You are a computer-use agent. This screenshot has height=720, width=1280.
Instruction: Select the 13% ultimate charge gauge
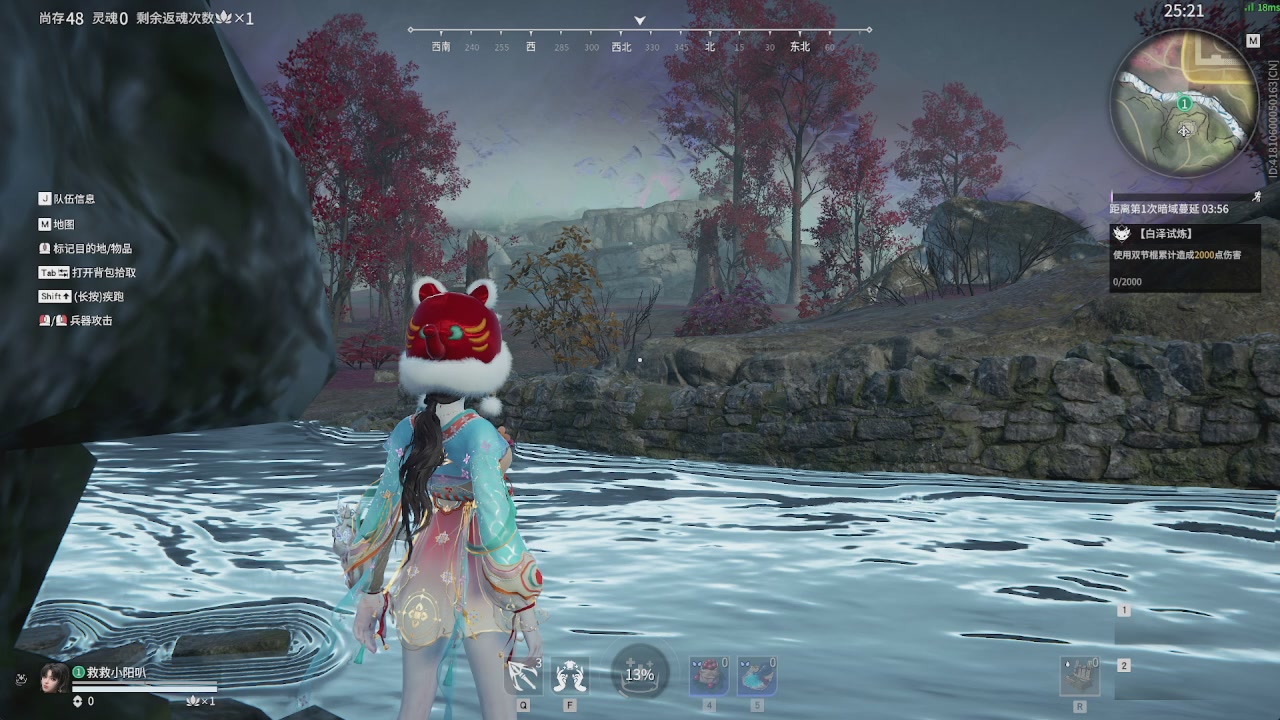640,674
